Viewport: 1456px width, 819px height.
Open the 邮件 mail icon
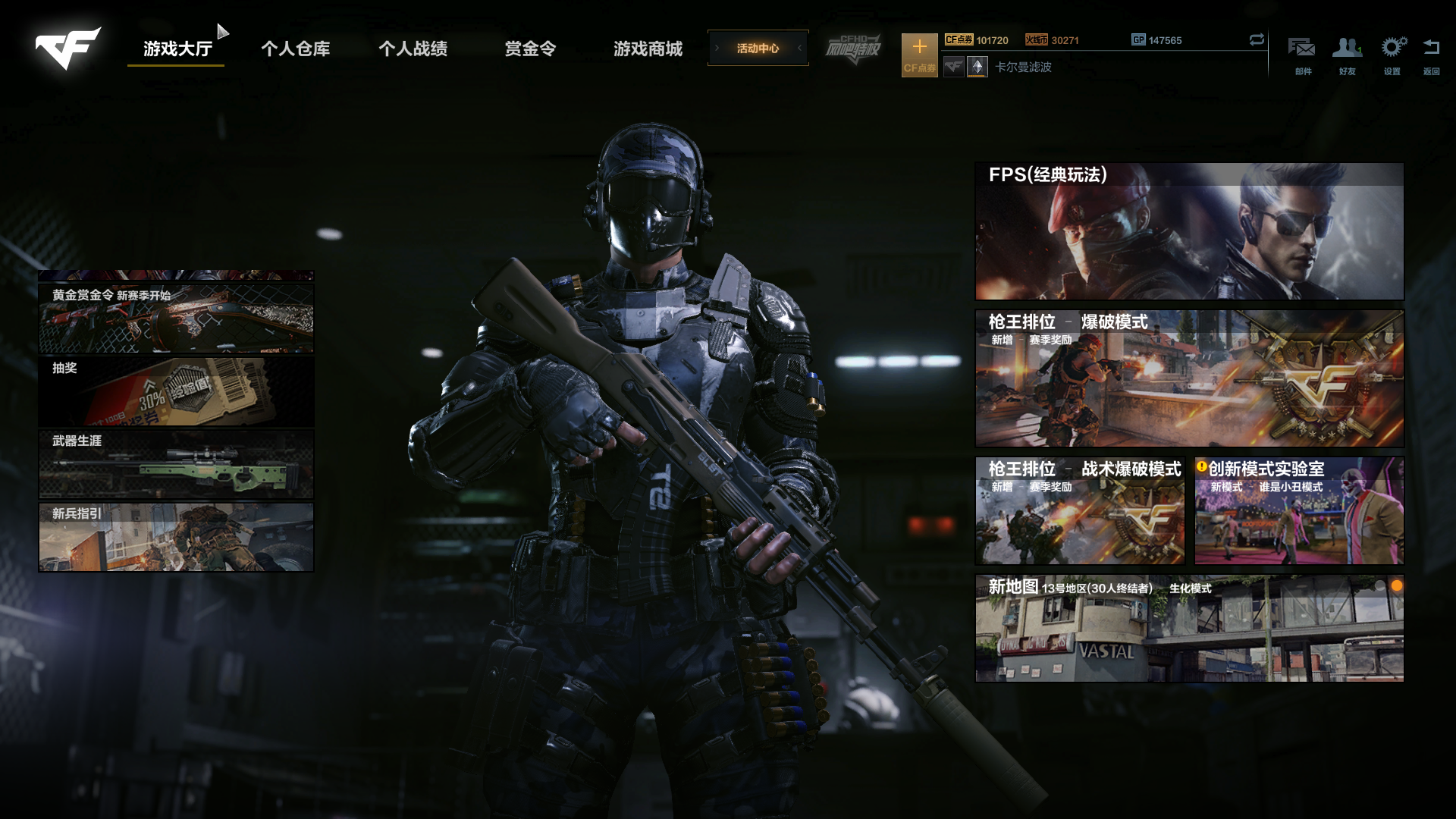point(1302,55)
